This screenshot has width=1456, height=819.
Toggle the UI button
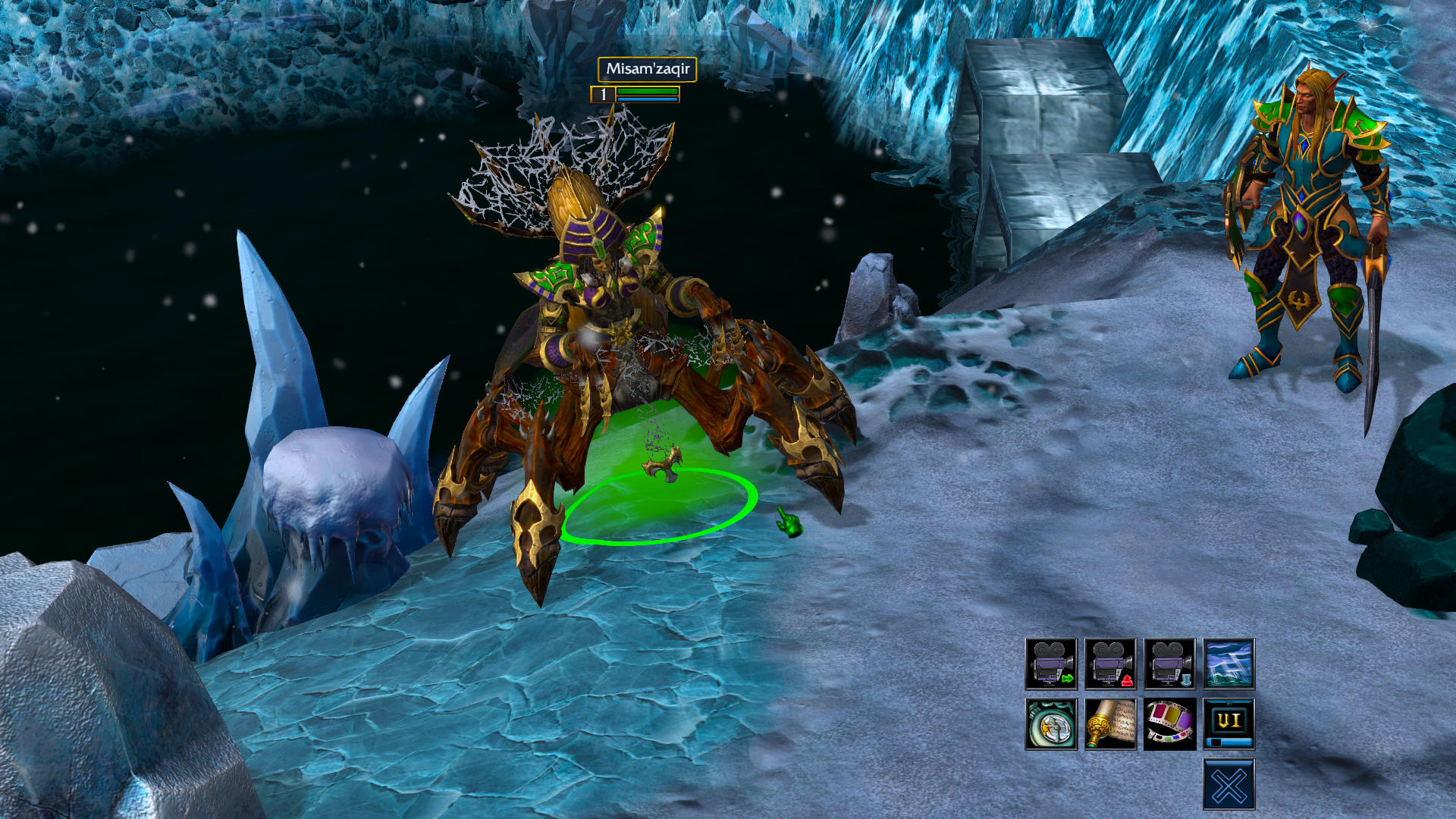tap(1228, 723)
